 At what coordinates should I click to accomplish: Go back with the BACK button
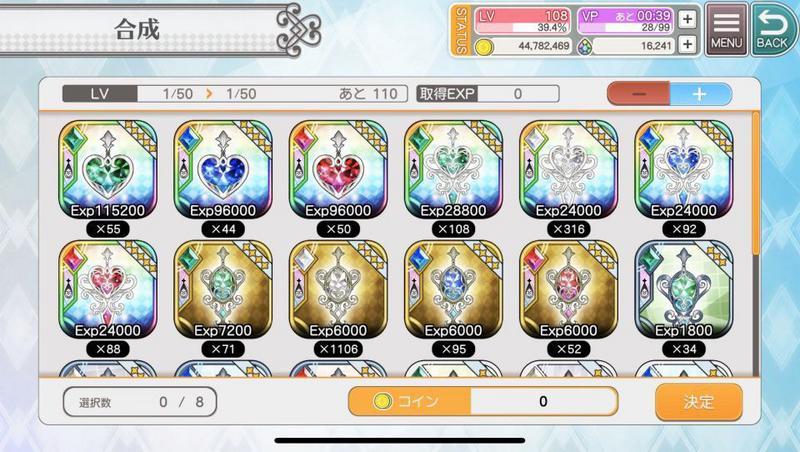pyautogui.click(x=772, y=29)
